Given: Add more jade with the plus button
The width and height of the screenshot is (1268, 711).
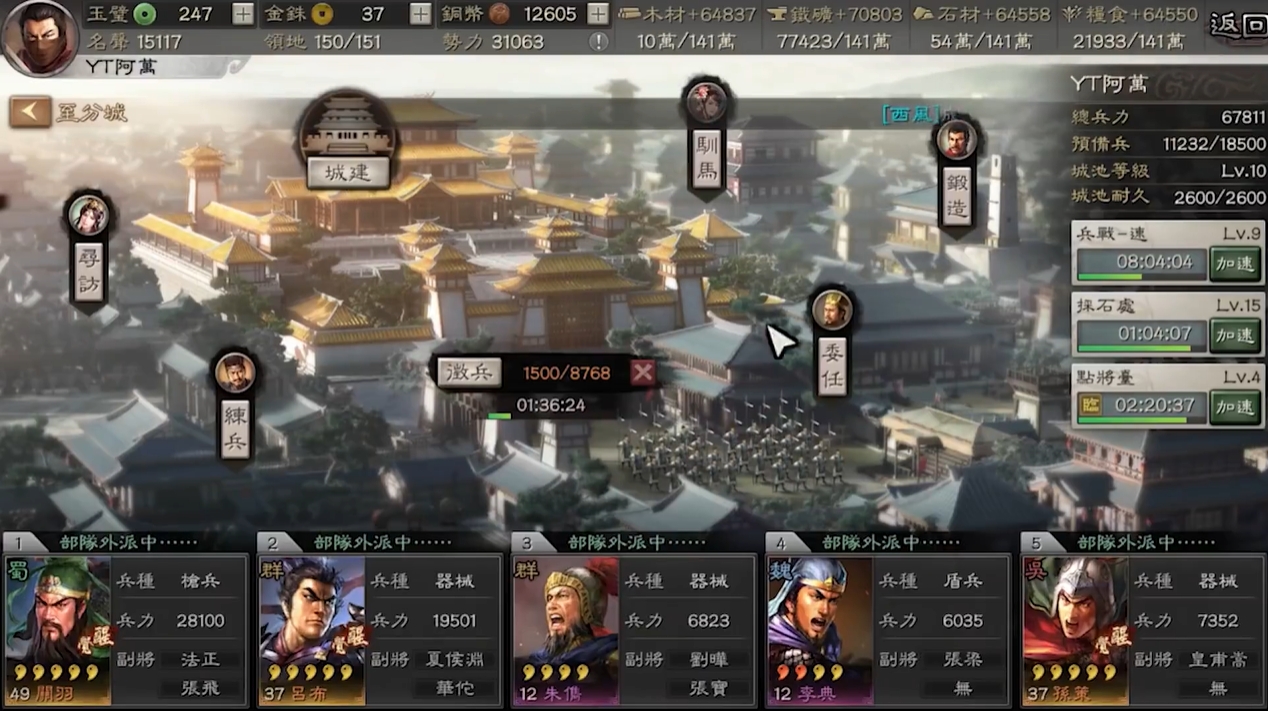Looking at the screenshot, I should (242, 14).
